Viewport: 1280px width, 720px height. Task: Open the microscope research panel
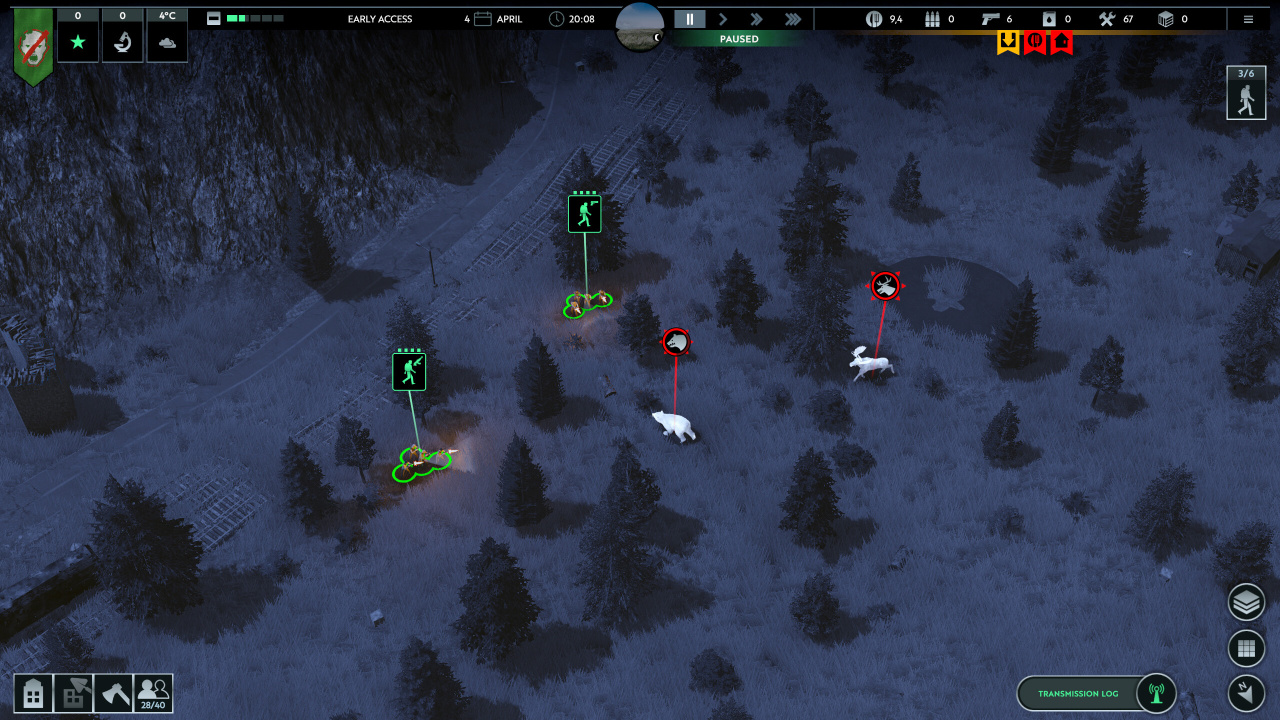coord(122,42)
